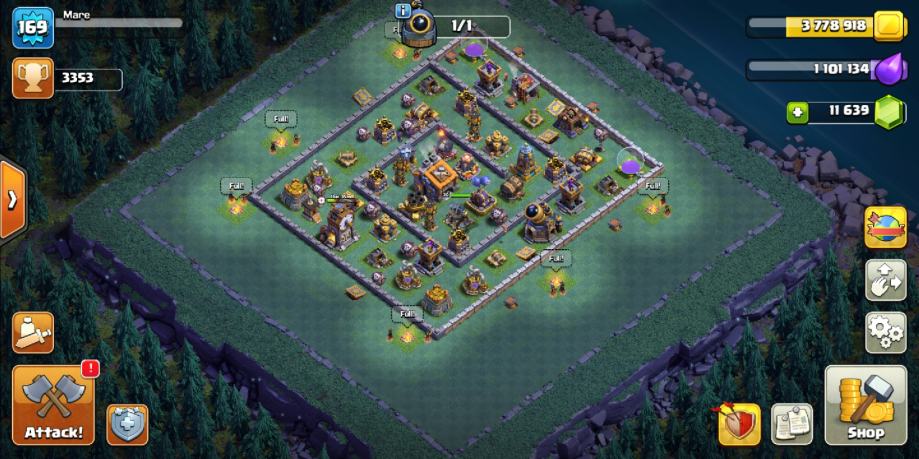Click the silver shield with cross button
This screenshot has width=919, height=459.
127,424
